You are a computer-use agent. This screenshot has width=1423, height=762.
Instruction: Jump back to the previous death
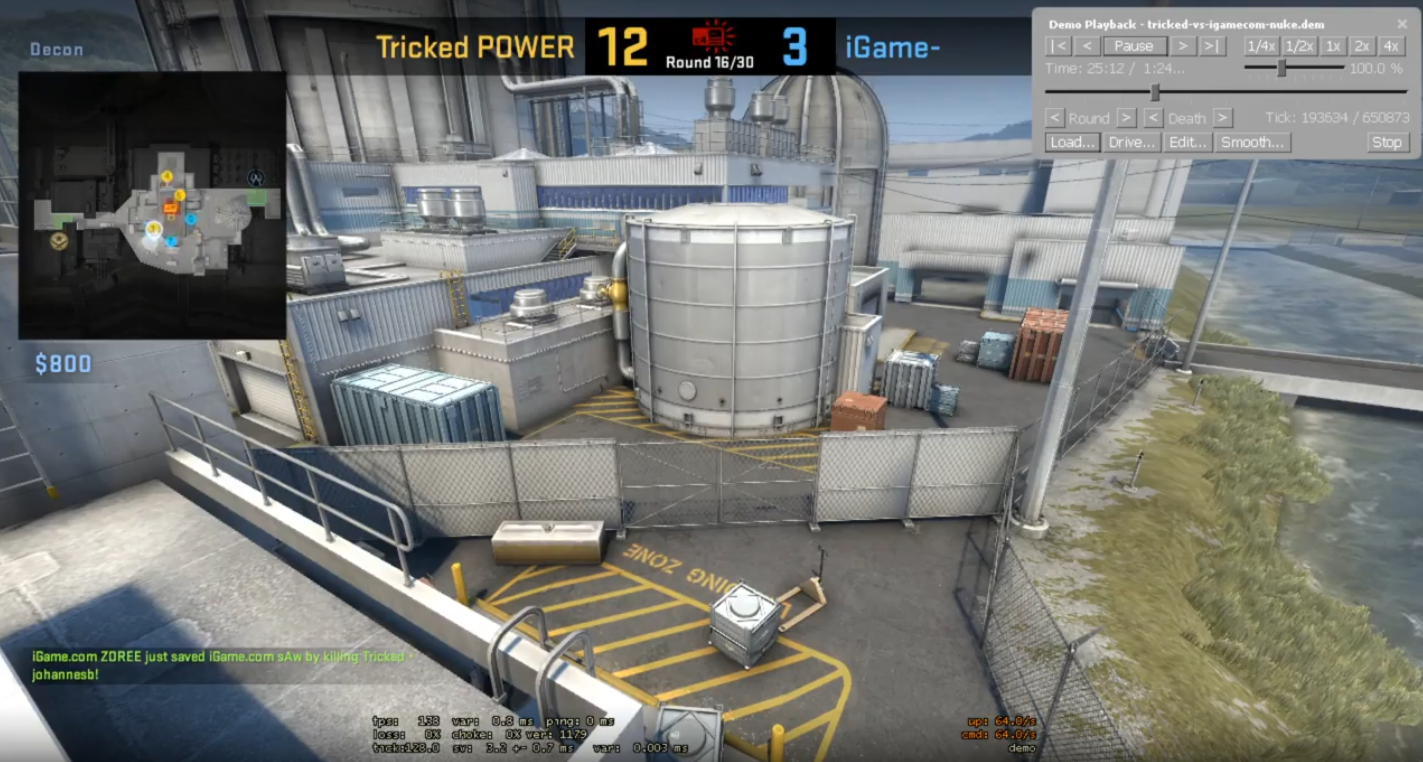[x=1153, y=118]
